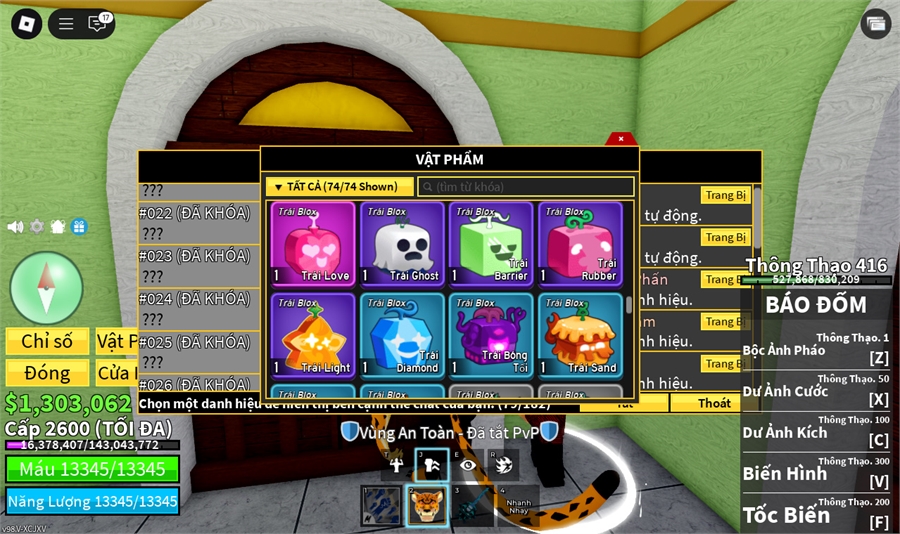Choose the Trái Light fruit
The image size is (900, 534).
point(313,335)
